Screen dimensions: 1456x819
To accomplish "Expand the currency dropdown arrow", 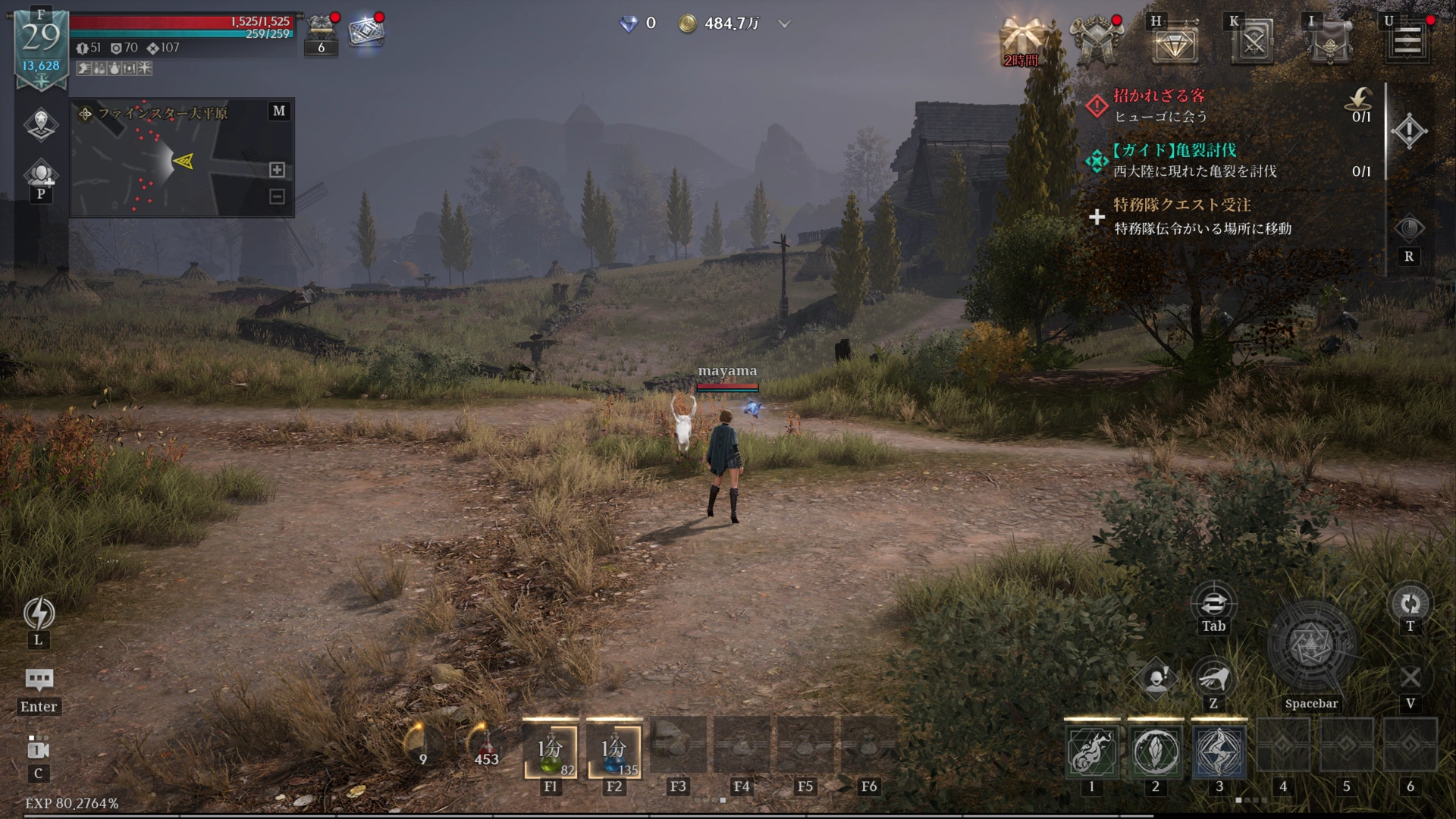I will click(785, 24).
